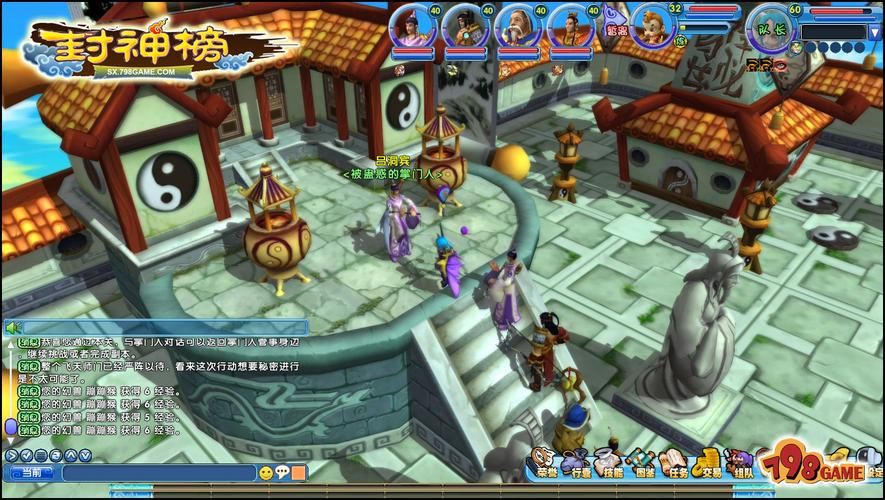Open the 技能 skills panel
The width and height of the screenshot is (885, 500).
click(610, 461)
